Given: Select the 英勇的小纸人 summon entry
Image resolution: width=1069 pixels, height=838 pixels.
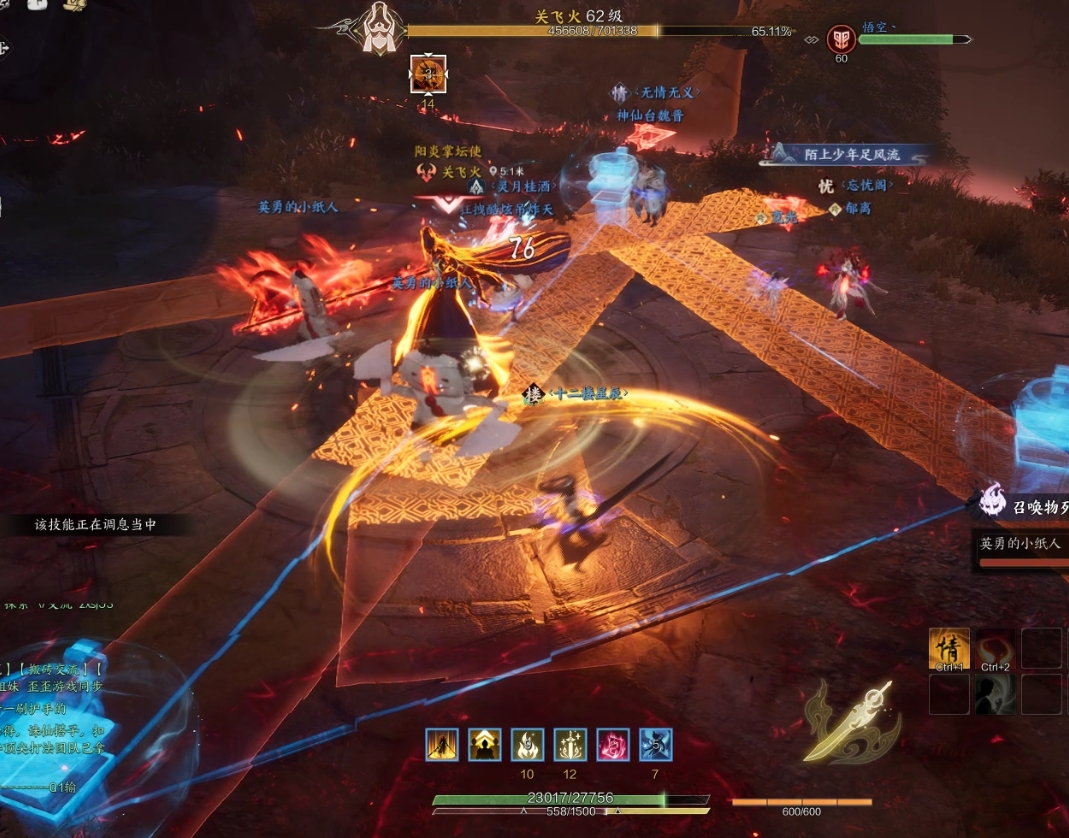Looking at the screenshot, I should 1022,545.
